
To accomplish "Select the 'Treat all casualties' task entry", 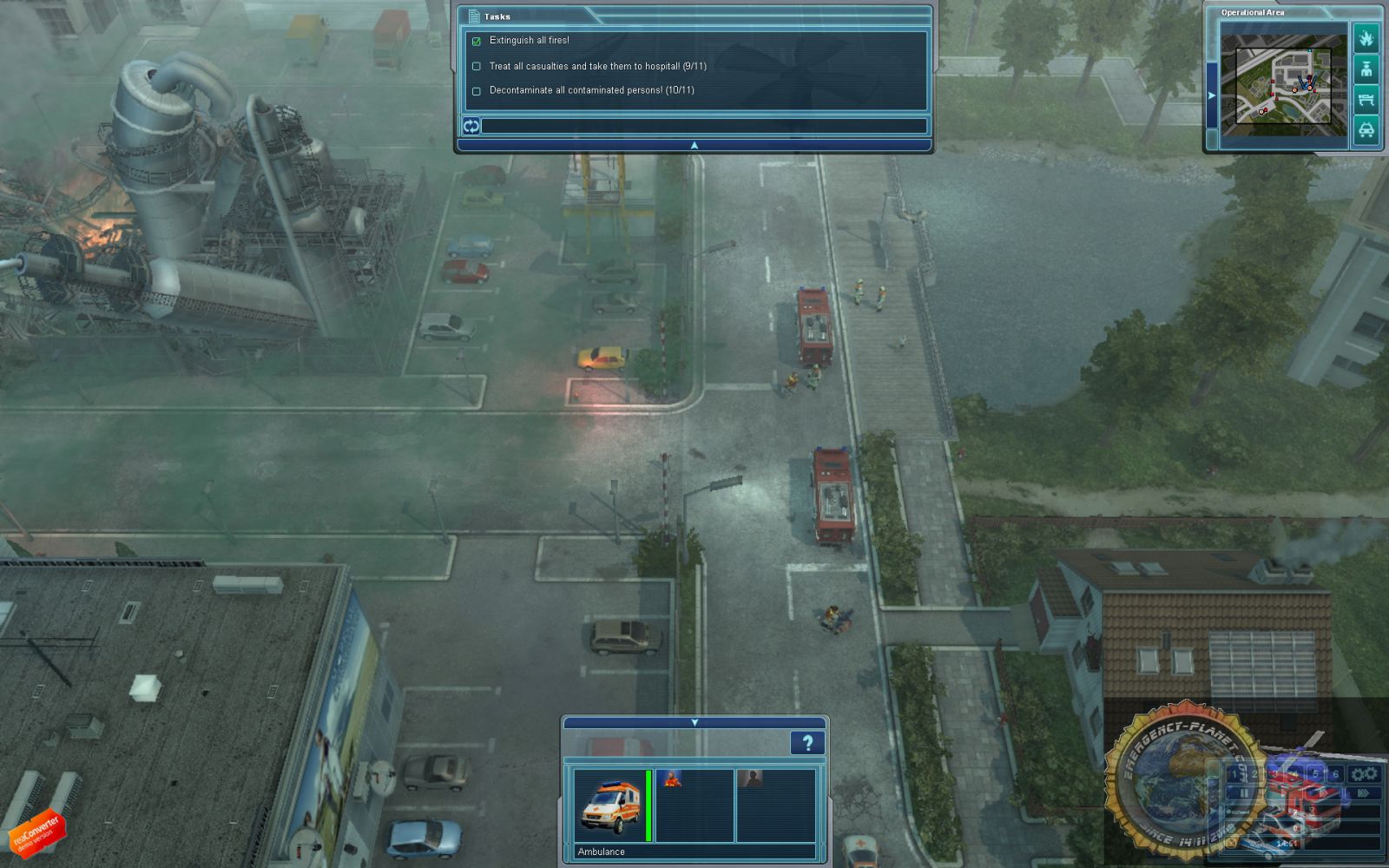I will (597, 66).
